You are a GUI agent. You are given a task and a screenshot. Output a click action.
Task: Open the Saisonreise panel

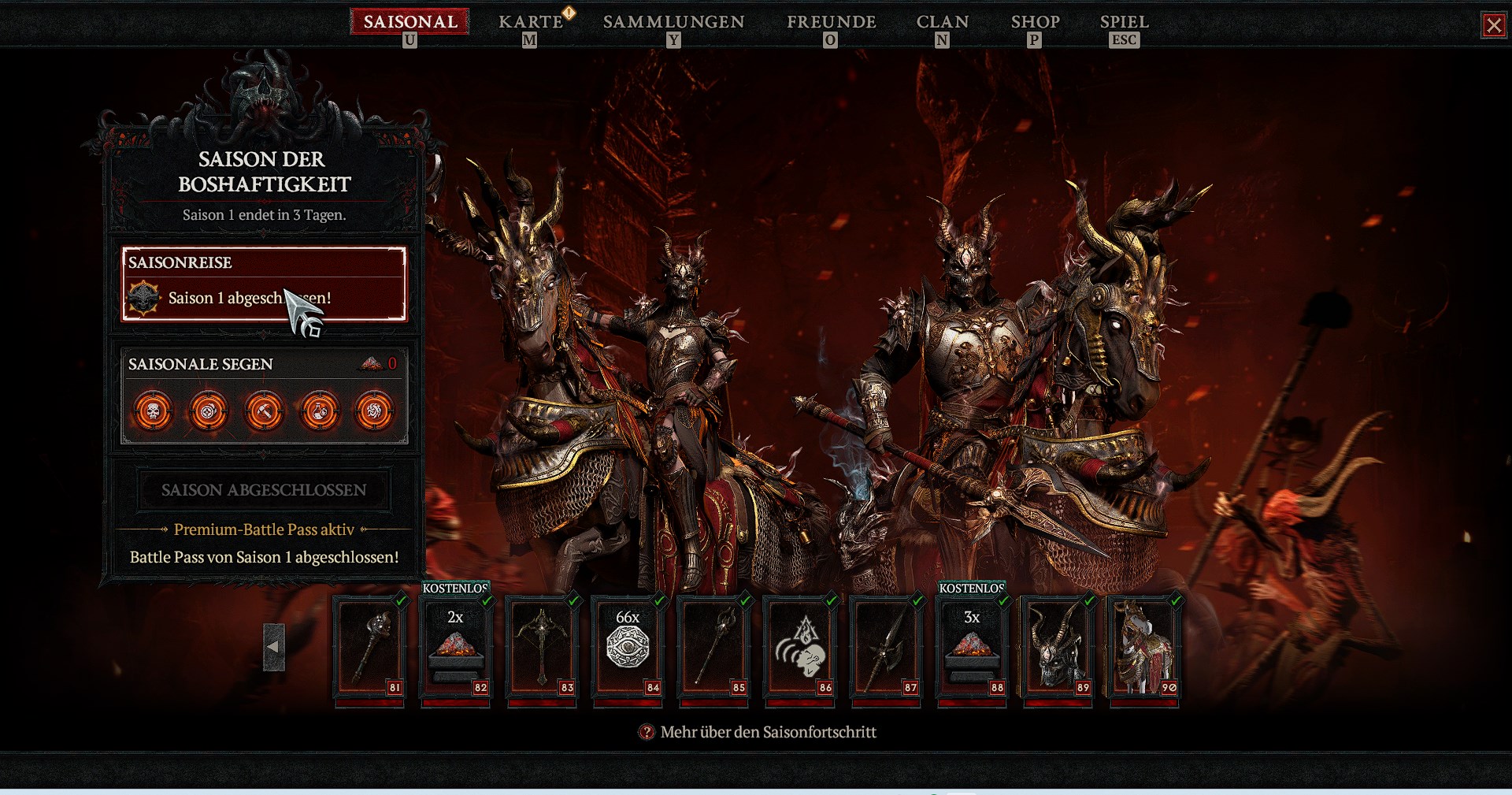(264, 284)
